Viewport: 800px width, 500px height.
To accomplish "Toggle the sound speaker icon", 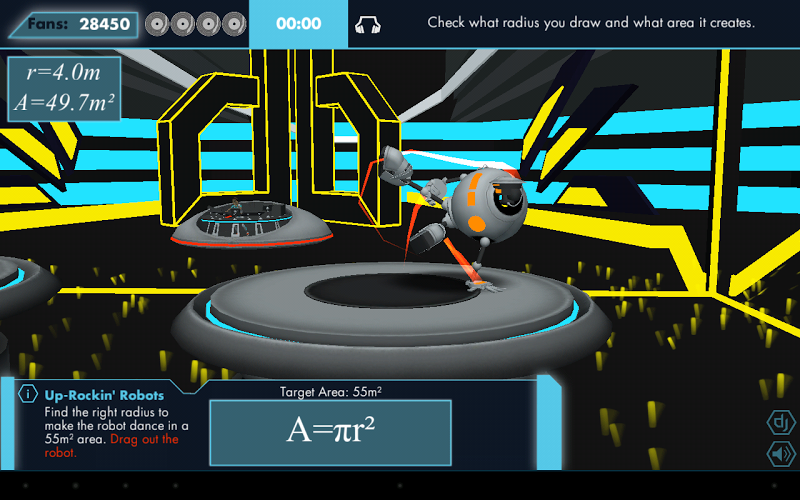I will coord(779,454).
